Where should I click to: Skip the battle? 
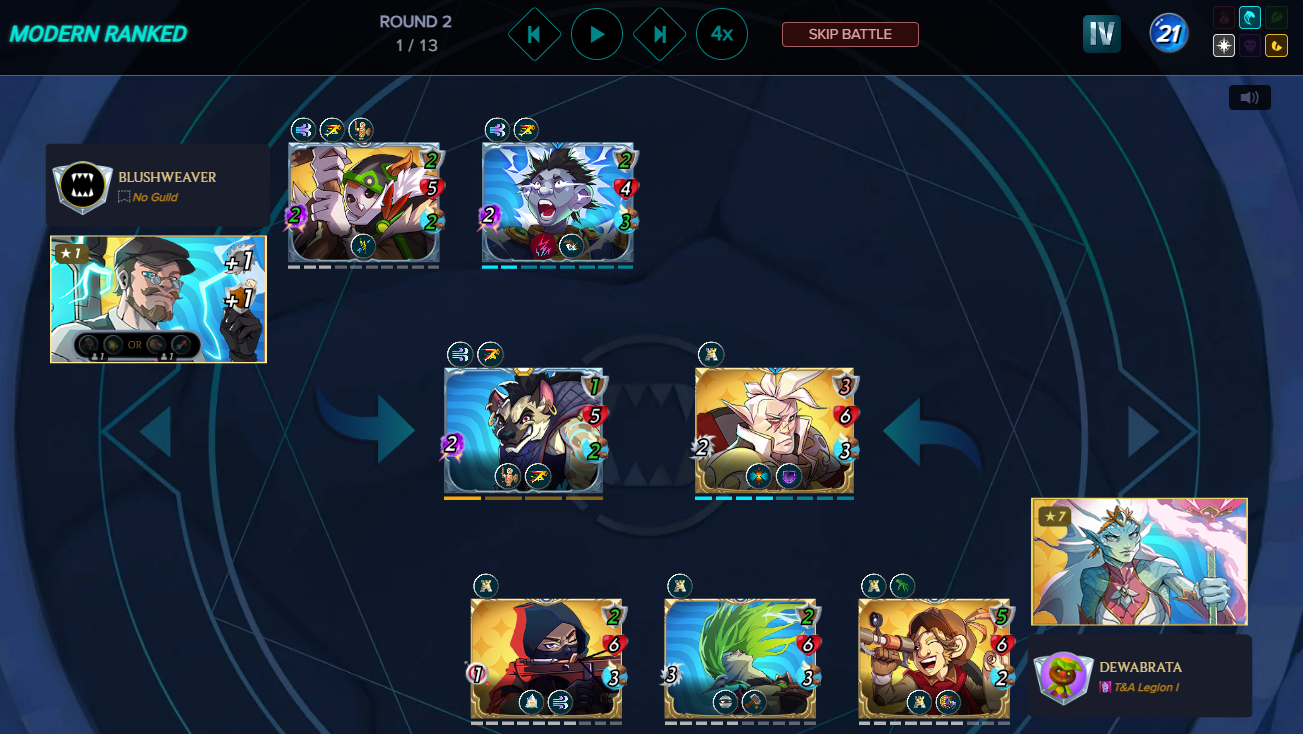click(x=850, y=34)
